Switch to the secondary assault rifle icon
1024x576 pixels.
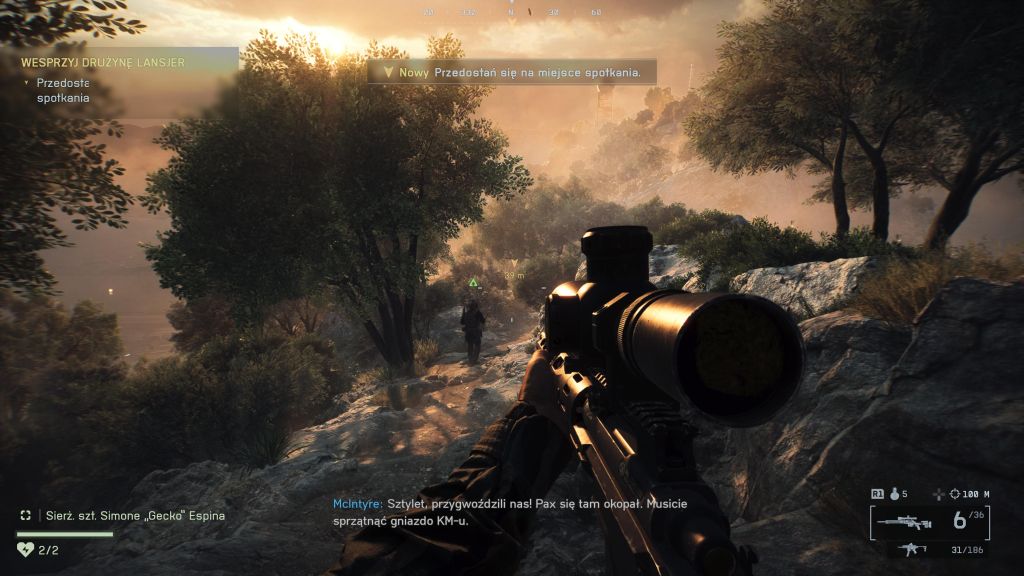910,549
